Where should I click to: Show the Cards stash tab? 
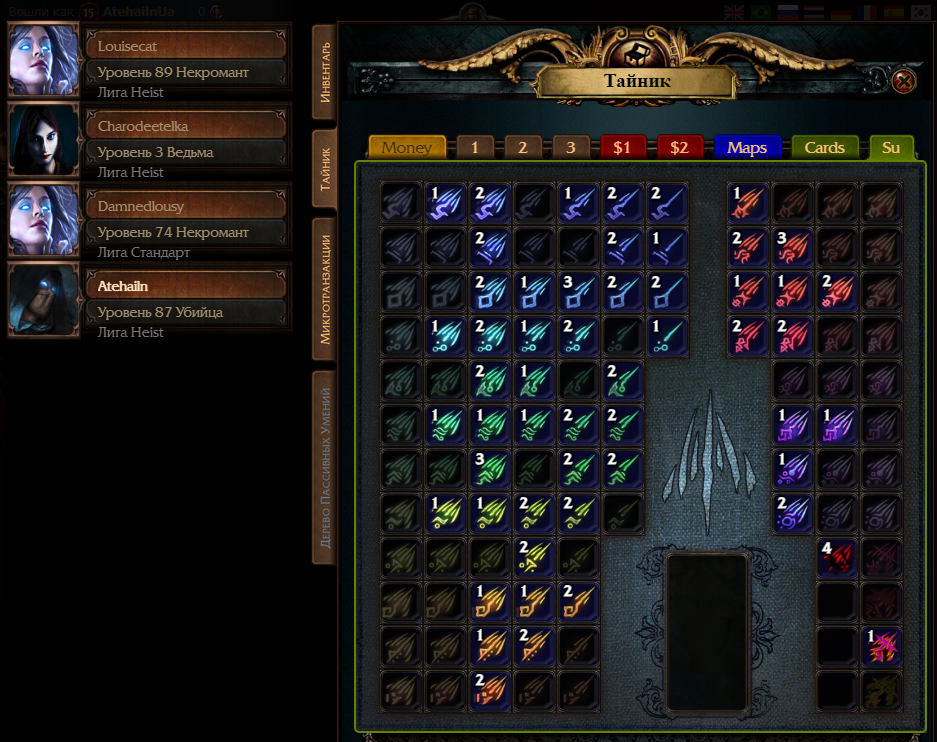pos(825,147)
